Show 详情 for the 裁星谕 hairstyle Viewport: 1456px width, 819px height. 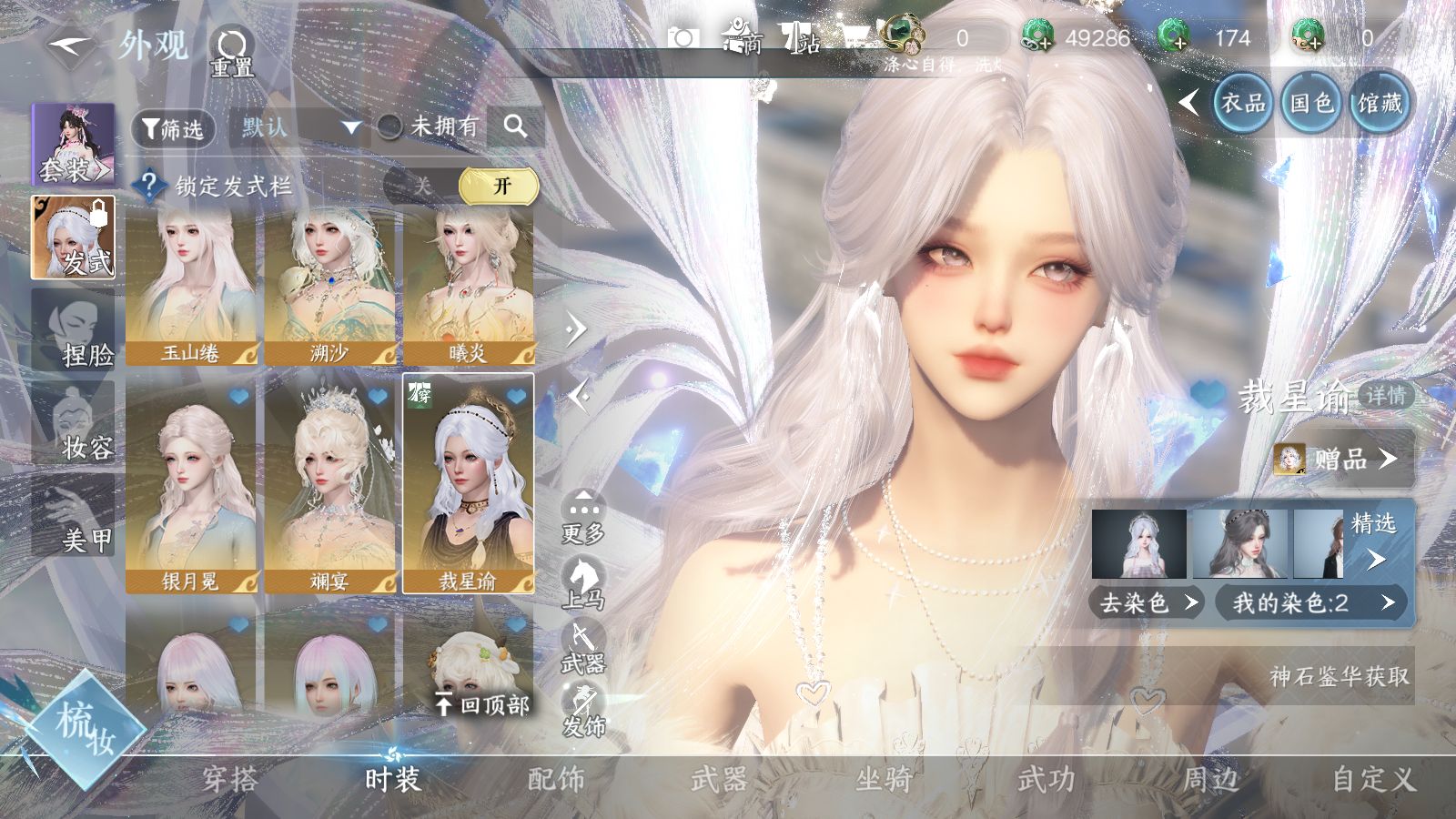click(1385, 396)
